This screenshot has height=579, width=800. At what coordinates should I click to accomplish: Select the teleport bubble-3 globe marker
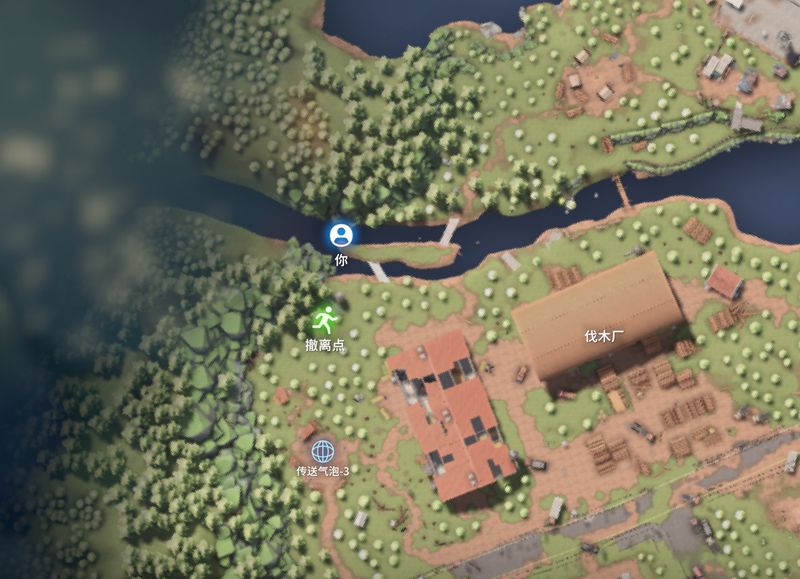322,452
